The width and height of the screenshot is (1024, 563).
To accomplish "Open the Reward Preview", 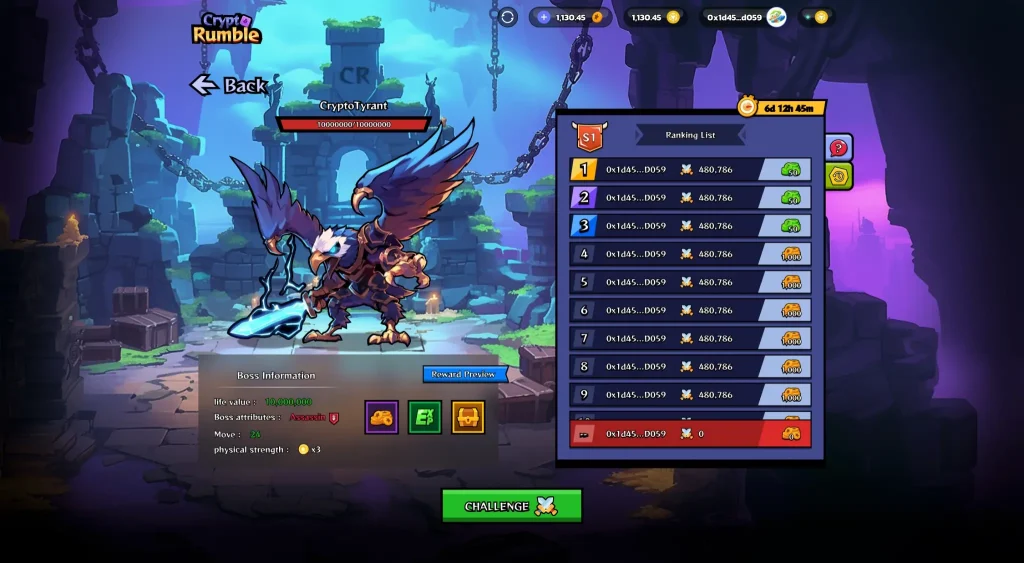I will click(x=464, y=375).
